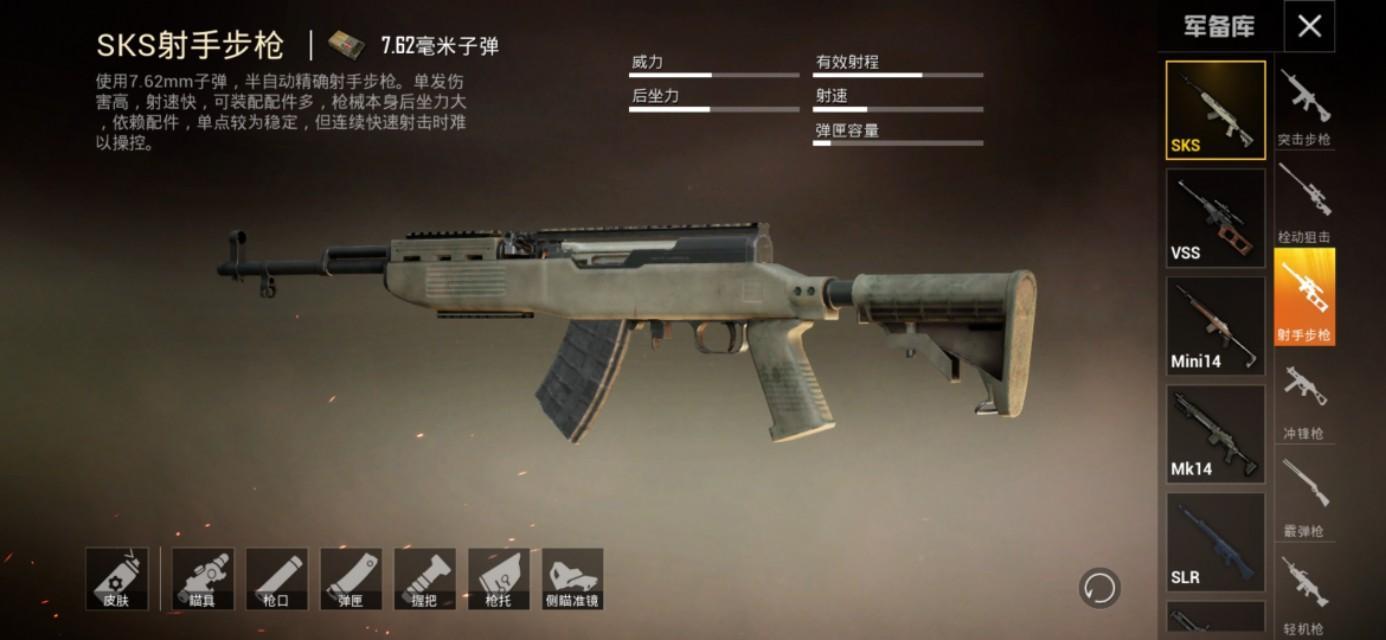Select the muzzle (枪口) attachment slot
This screenshot has width=1386, height=640.
click(277, 579)
